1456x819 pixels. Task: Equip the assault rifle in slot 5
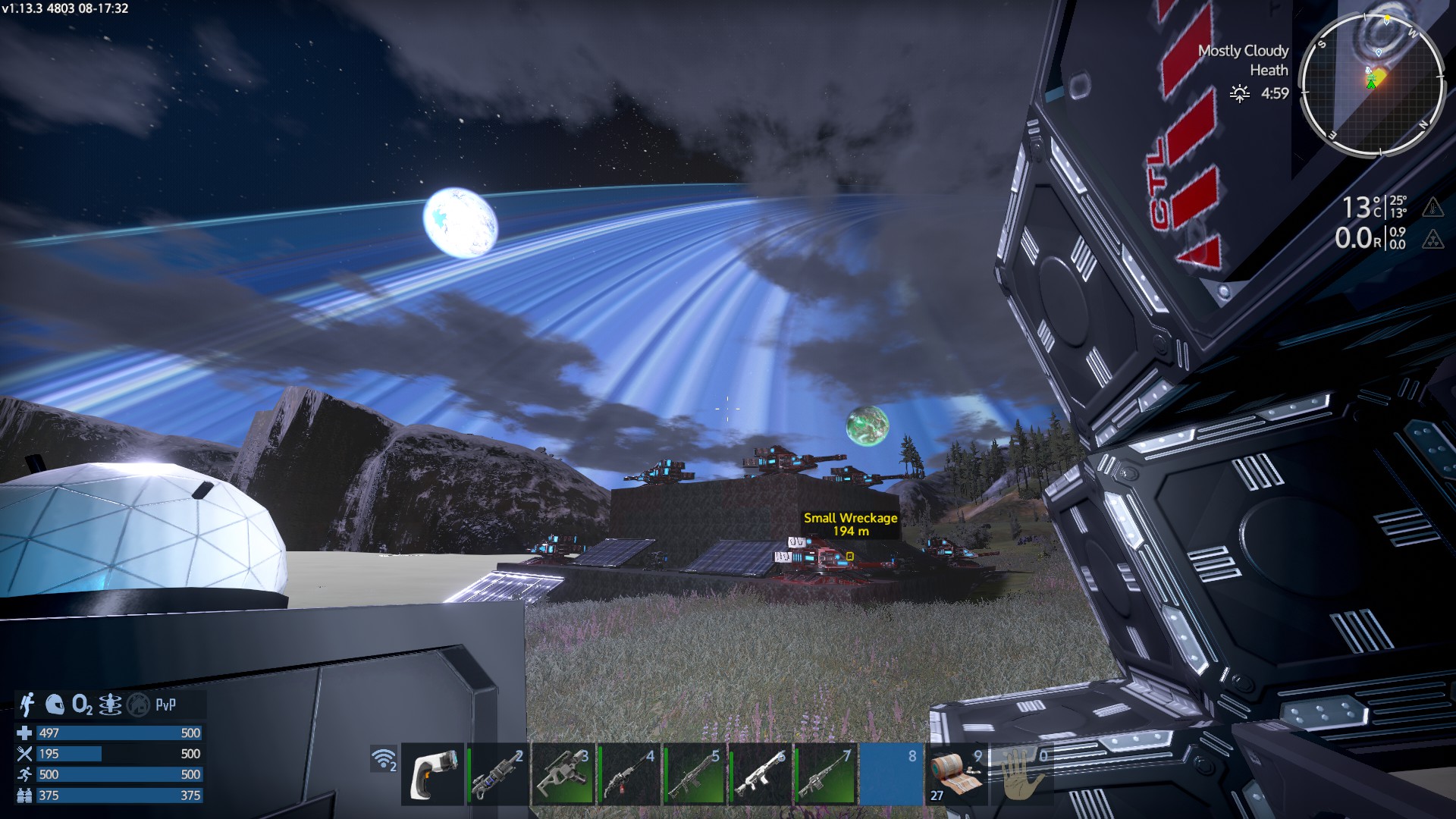coord(693,773)
